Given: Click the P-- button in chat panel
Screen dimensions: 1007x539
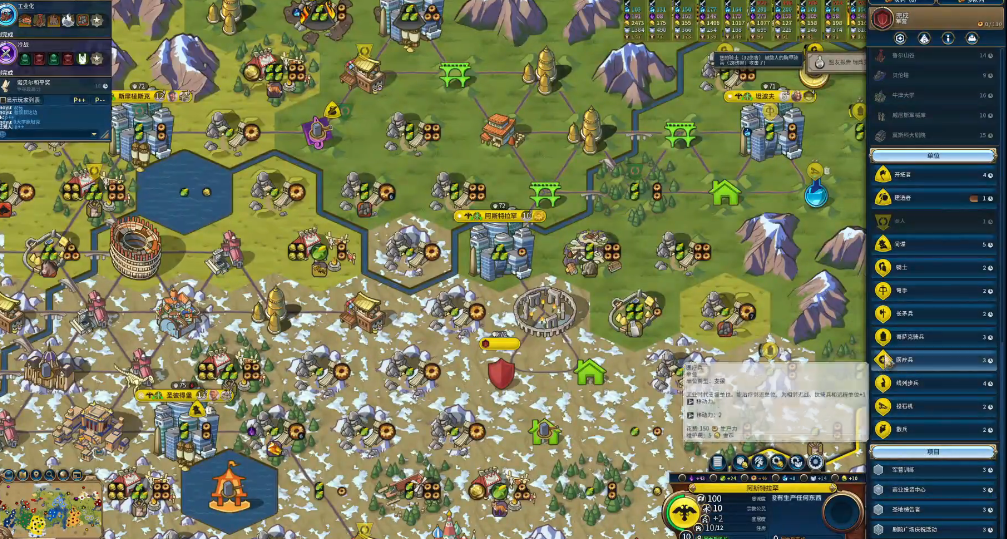Looking at the screenshot, I should pos(101,100).
